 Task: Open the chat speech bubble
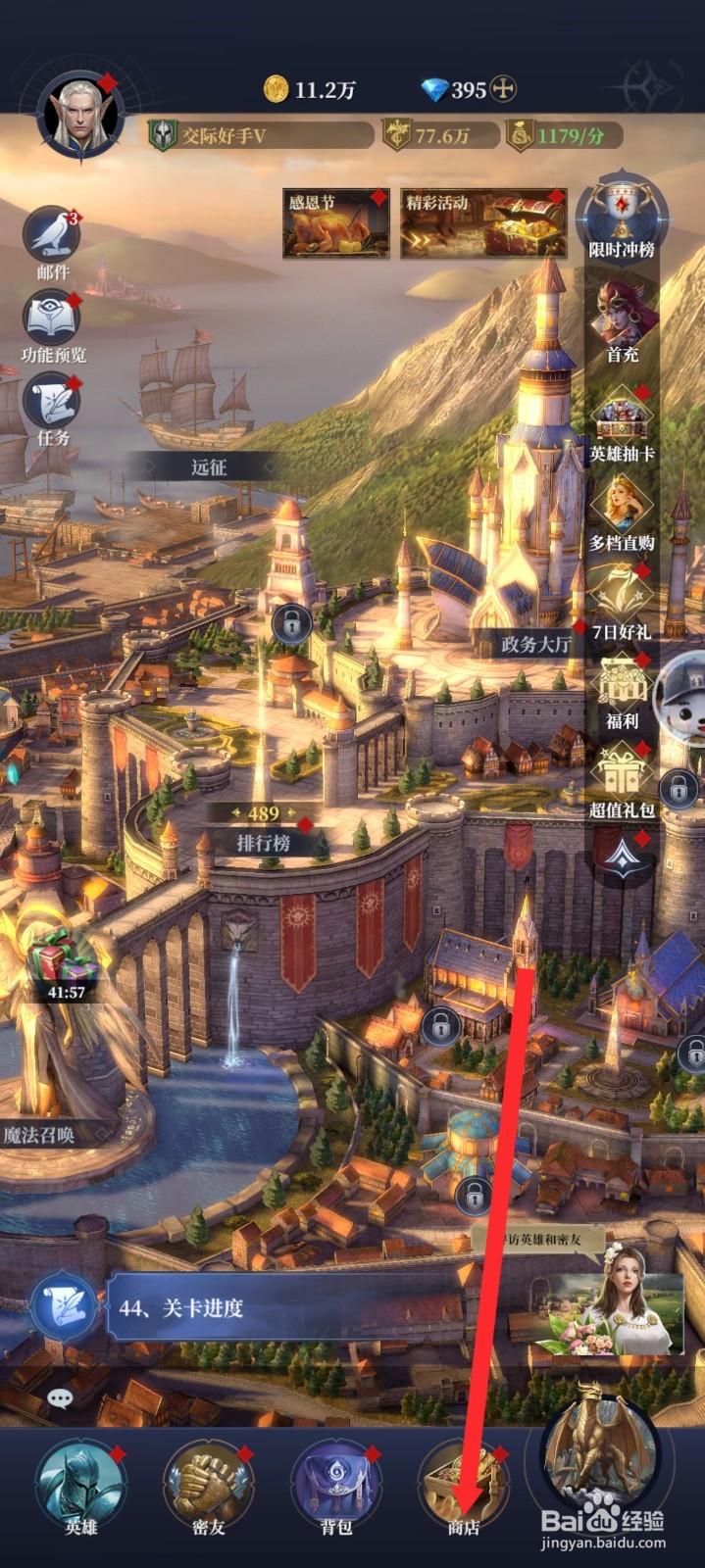coord(61,1398)
